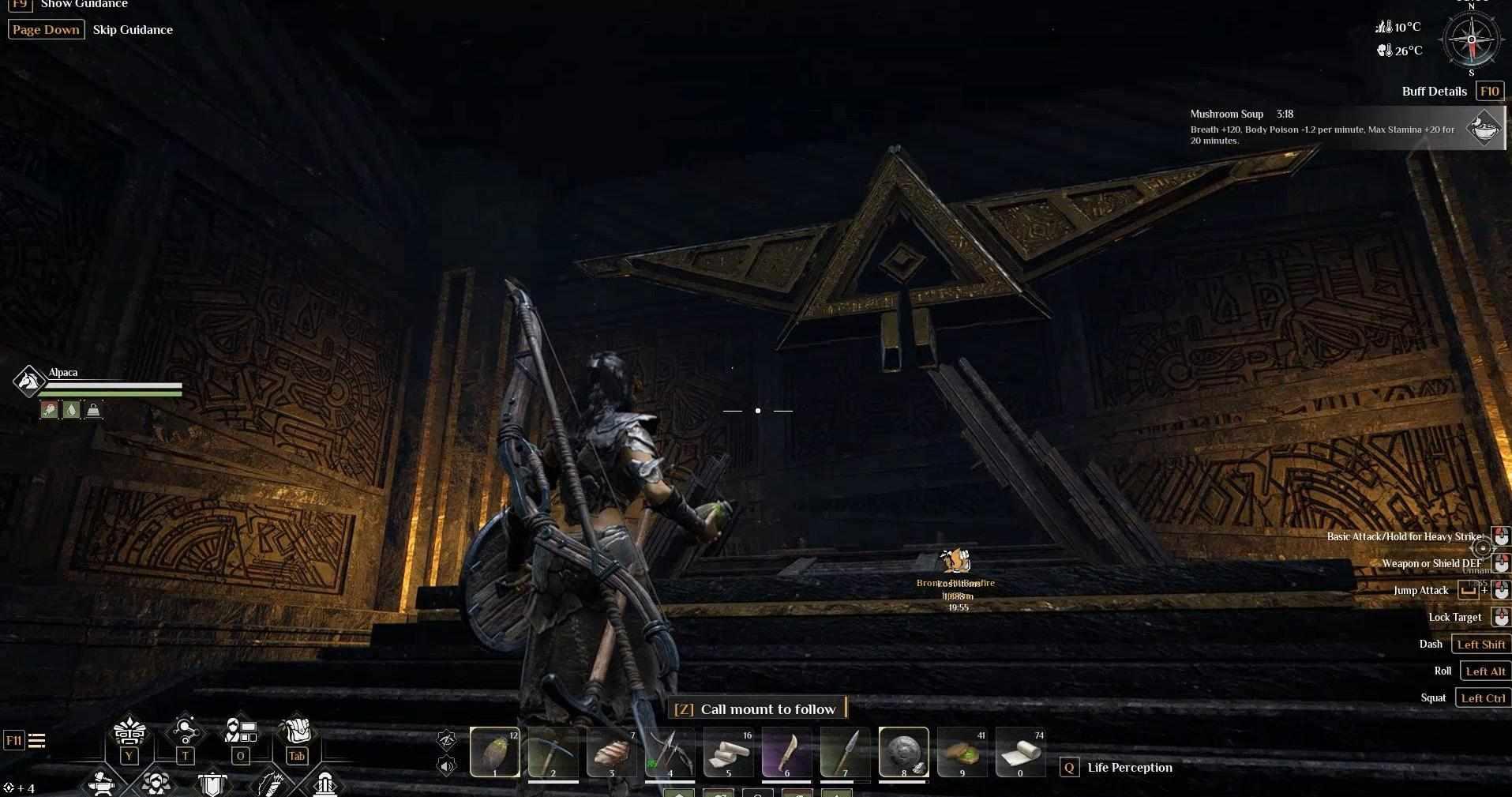Select the spear hotbar slot
Viewport: 1512px width, 797px height.
[x=845, y=752]
